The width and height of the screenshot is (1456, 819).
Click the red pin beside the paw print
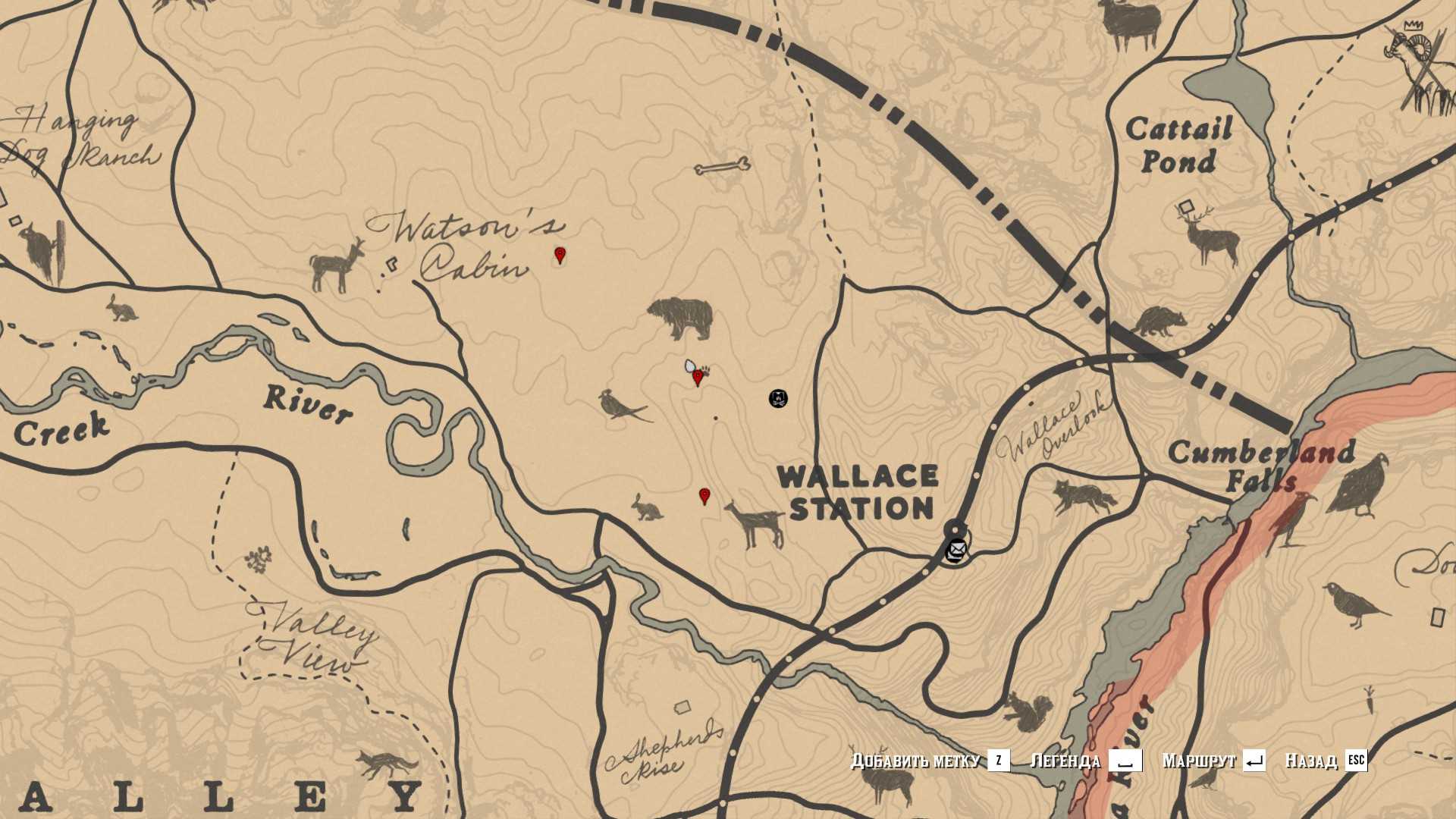(x=698, y=377)
